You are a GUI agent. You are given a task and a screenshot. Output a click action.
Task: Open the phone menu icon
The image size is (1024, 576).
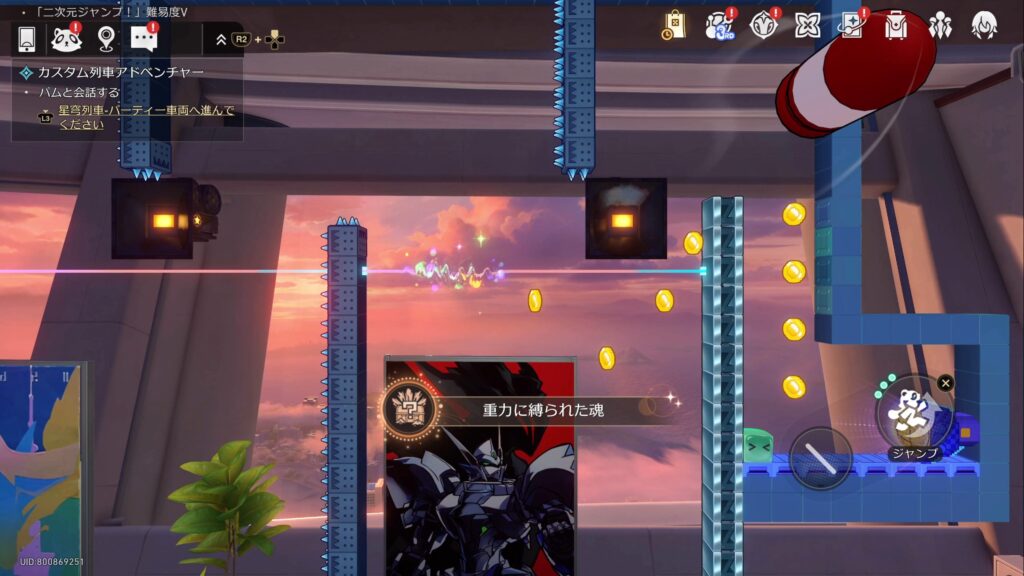coord(27,39)
